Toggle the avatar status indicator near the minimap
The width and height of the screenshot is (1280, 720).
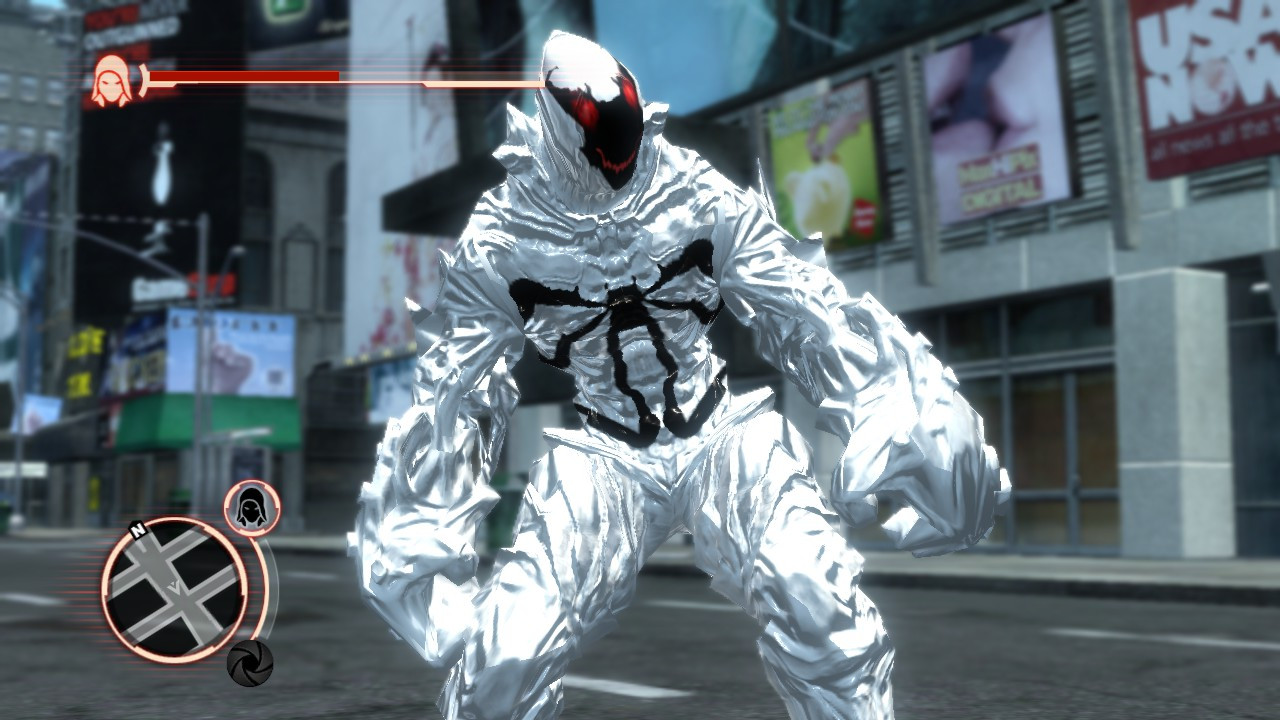tap(251, 506)
